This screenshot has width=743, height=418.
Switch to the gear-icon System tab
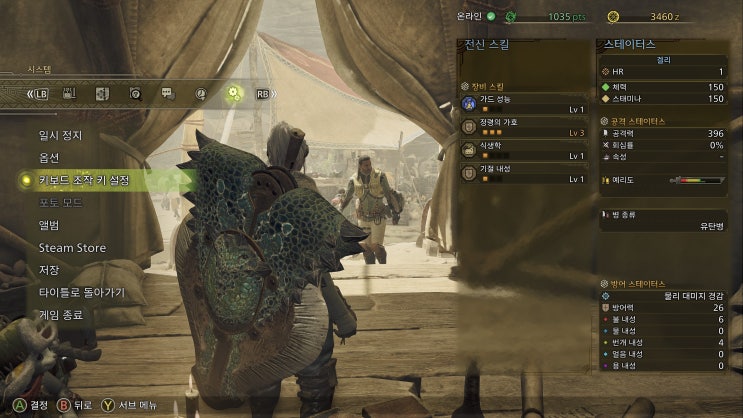tap(234, 93)
